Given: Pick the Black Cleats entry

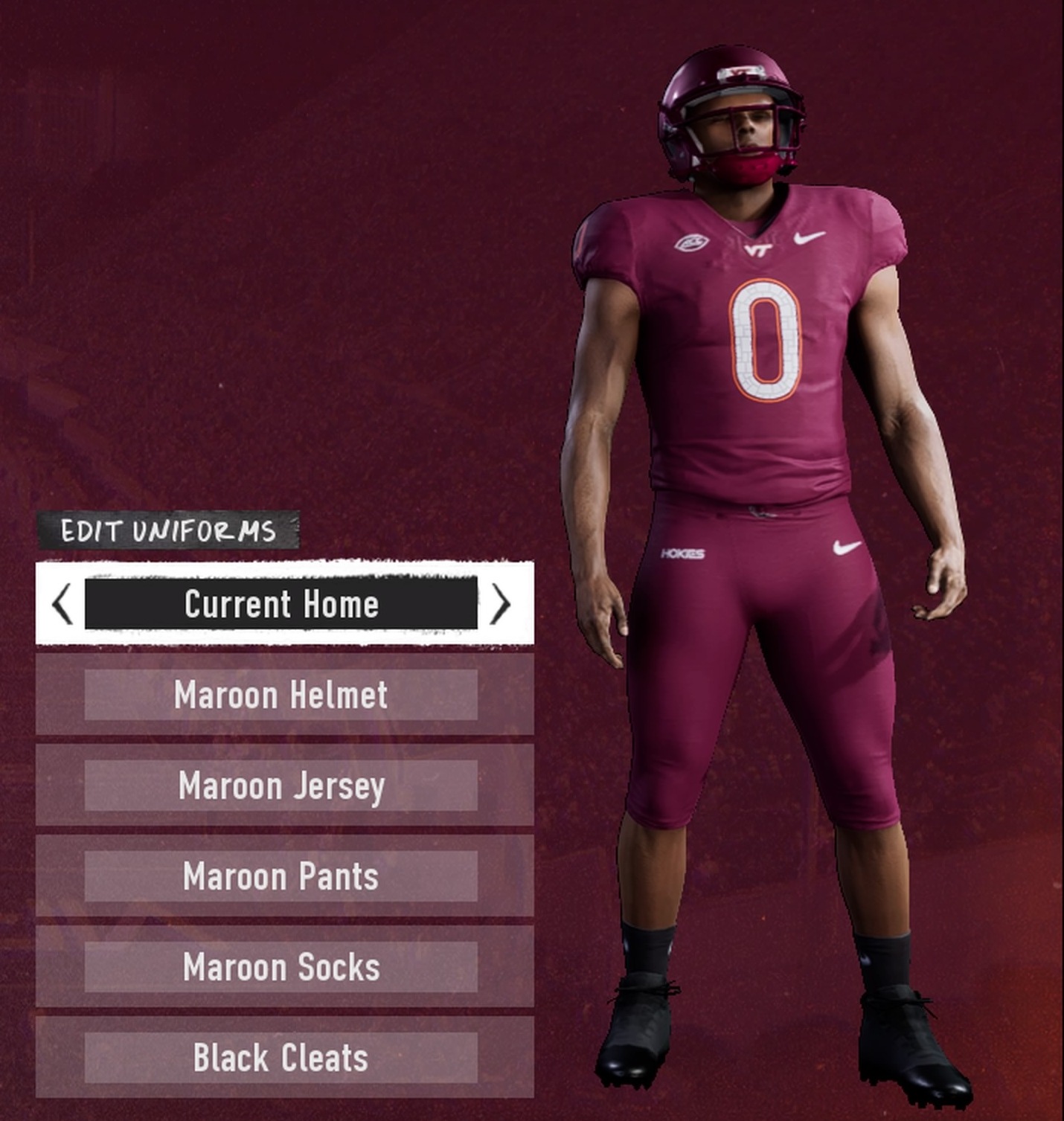Looking at the screenshot, I should (x=281, y=1058).
